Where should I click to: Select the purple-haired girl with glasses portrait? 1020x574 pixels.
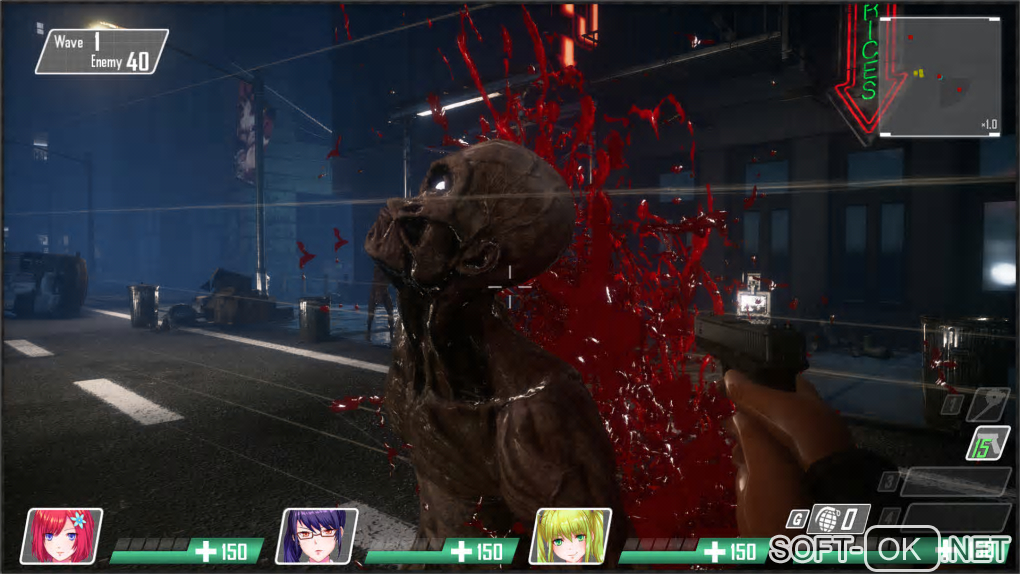316,535
